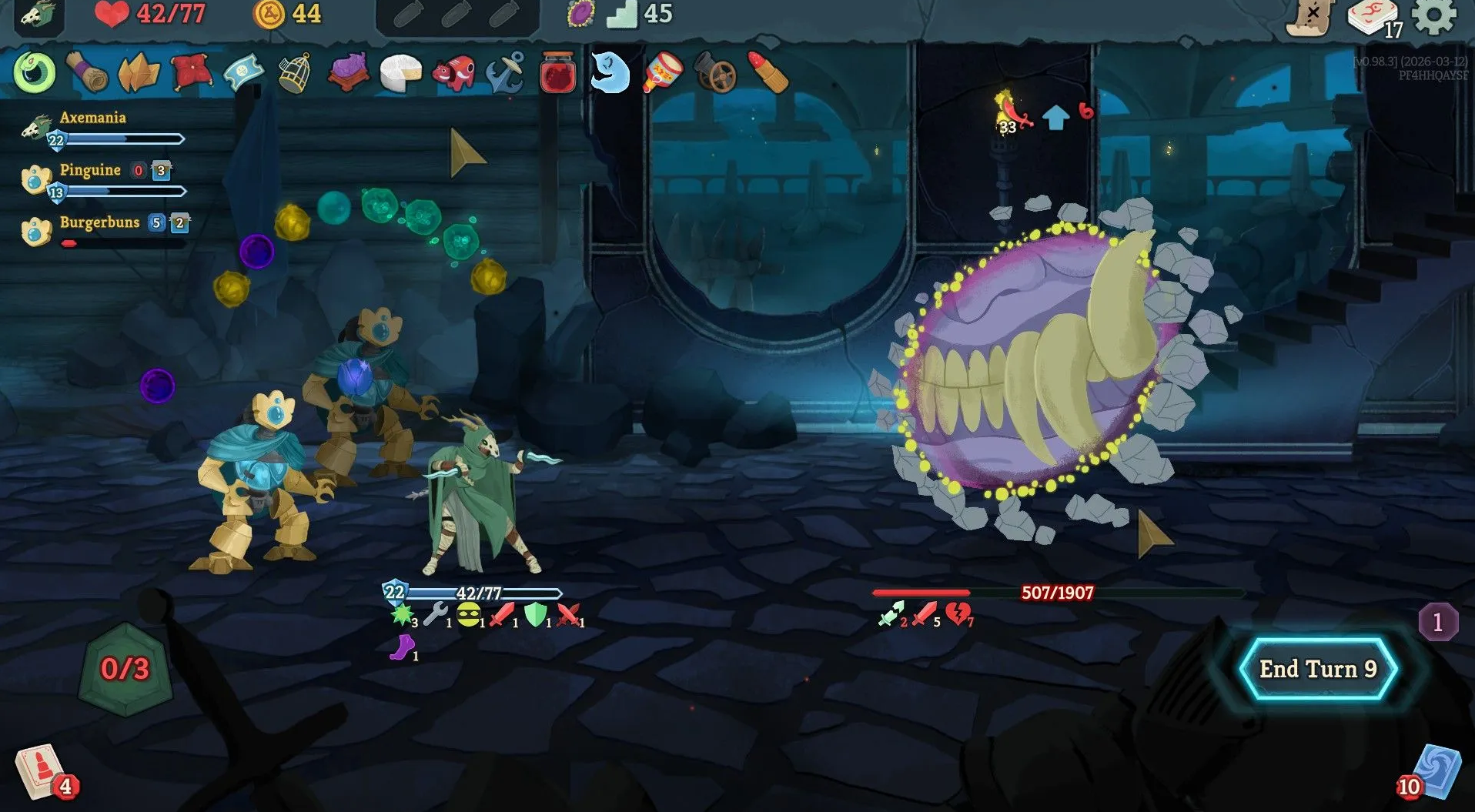1475x812 pixels.
Task: Check the blue ticket relic
Action: [x=242, y=74]
